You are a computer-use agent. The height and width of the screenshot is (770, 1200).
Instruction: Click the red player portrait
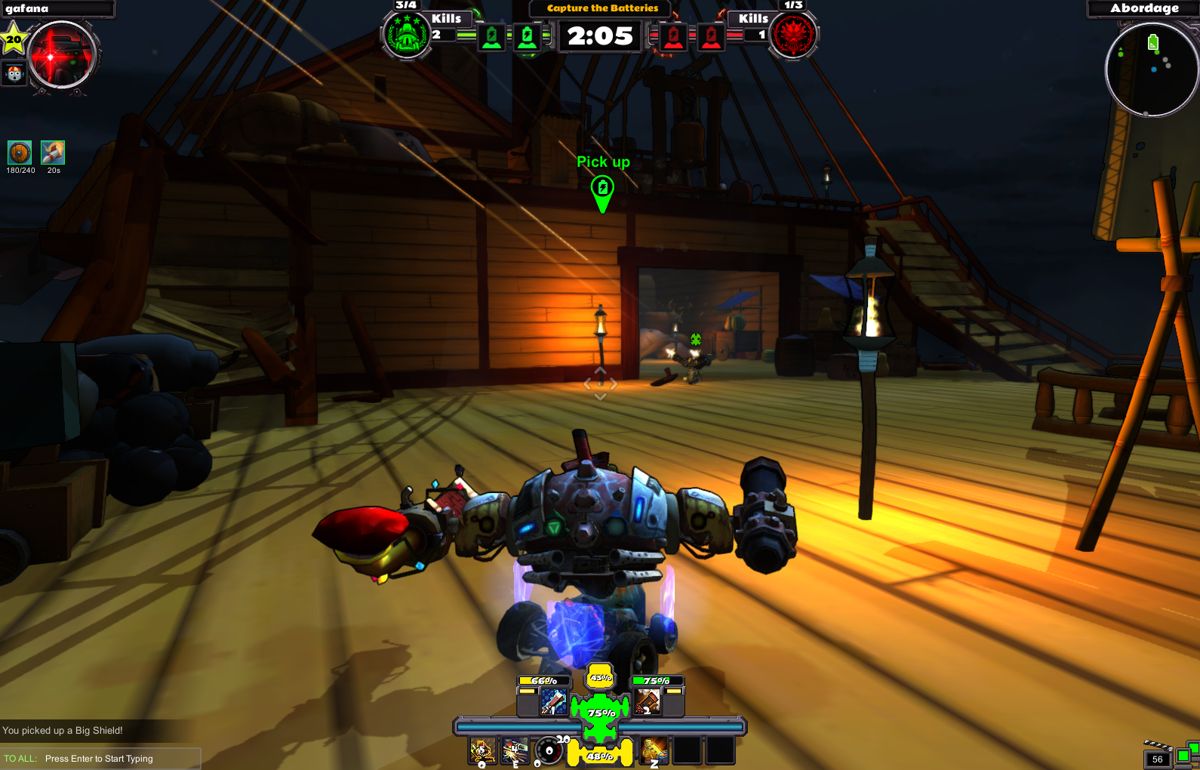62,55
